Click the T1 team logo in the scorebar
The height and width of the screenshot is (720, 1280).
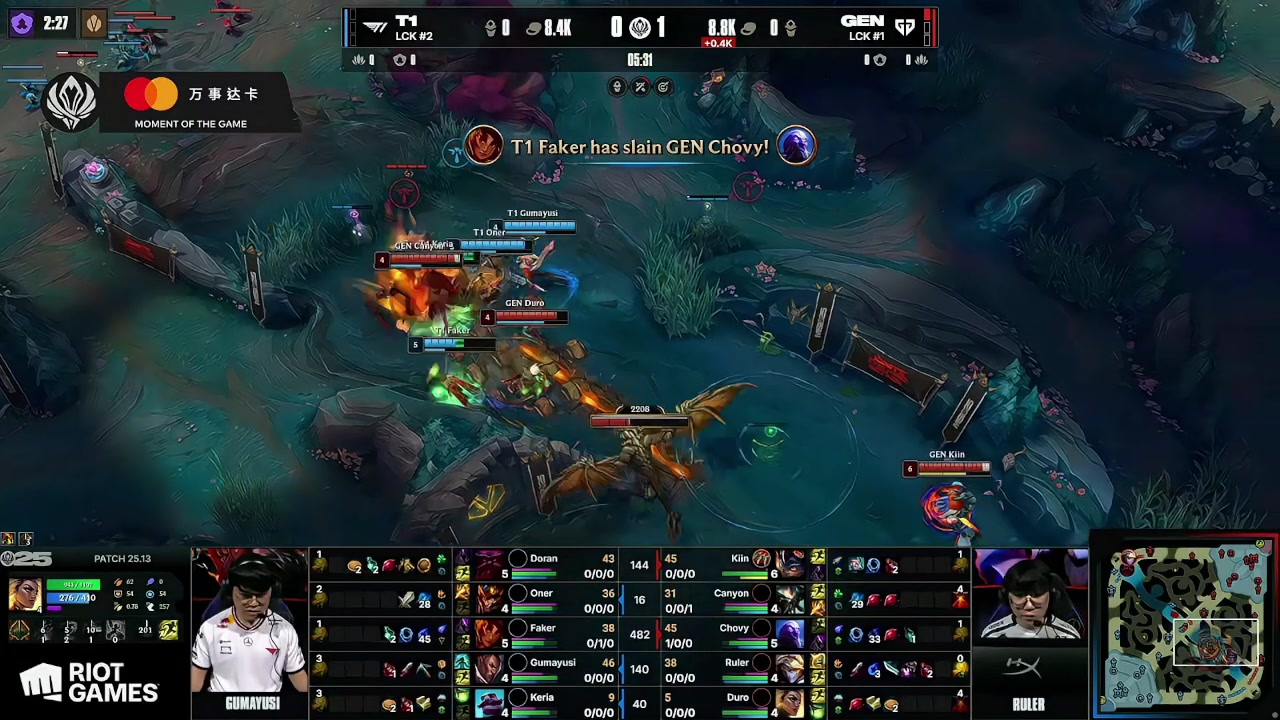coord(376,28)
